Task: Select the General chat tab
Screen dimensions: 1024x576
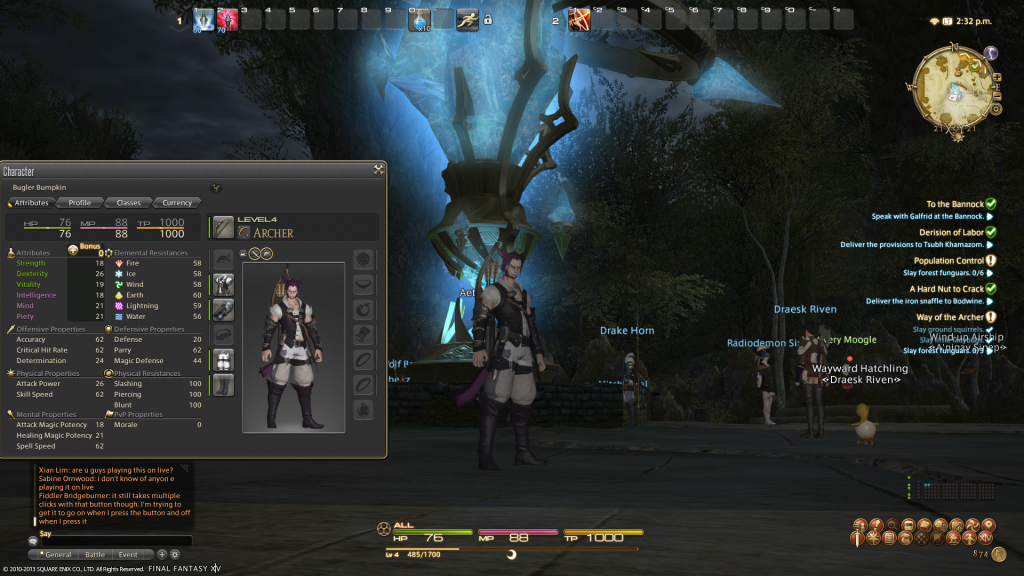Action: [x=56, y=554]
